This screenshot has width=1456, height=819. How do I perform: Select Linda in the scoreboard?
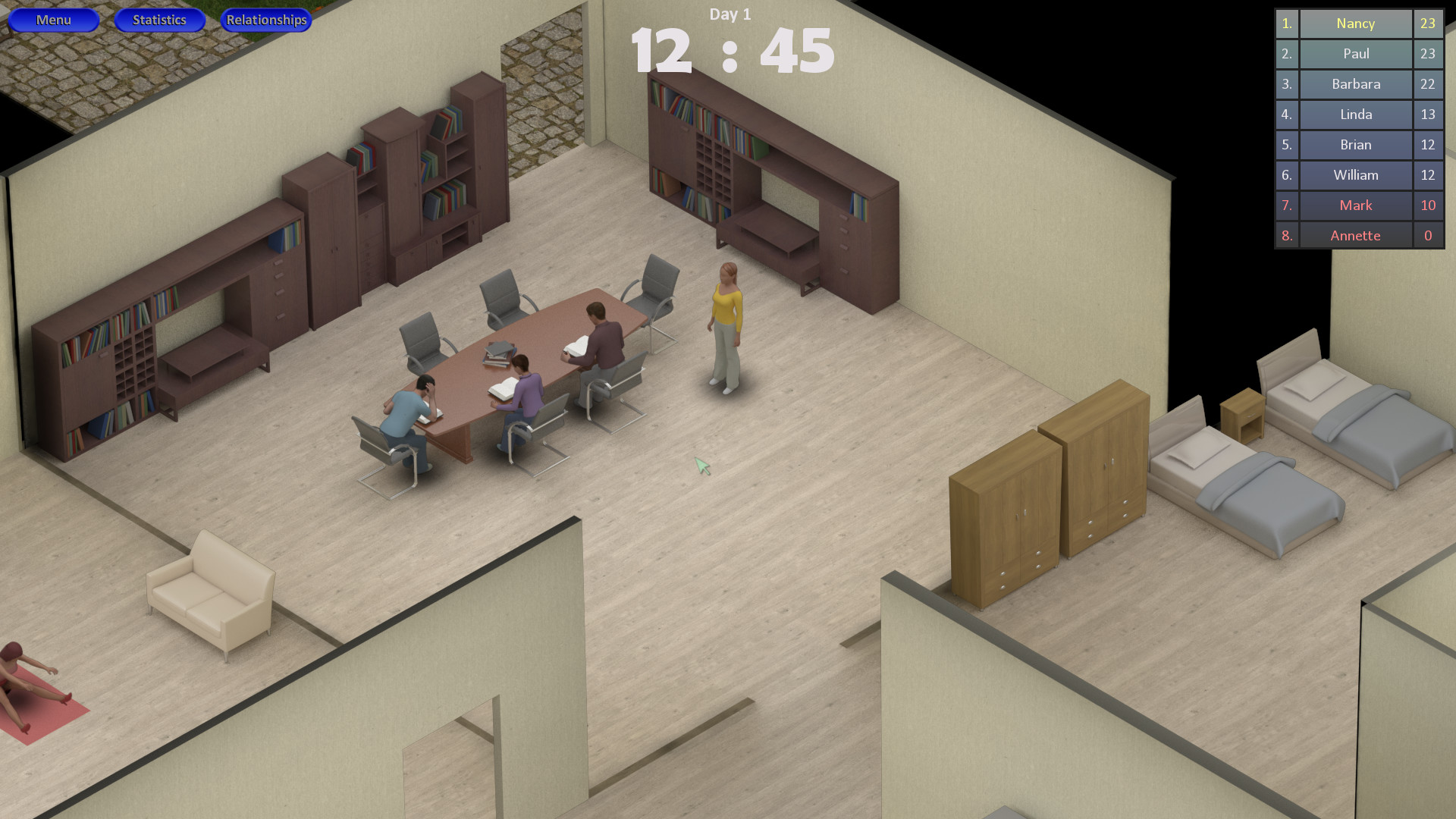coord(1355,115)
